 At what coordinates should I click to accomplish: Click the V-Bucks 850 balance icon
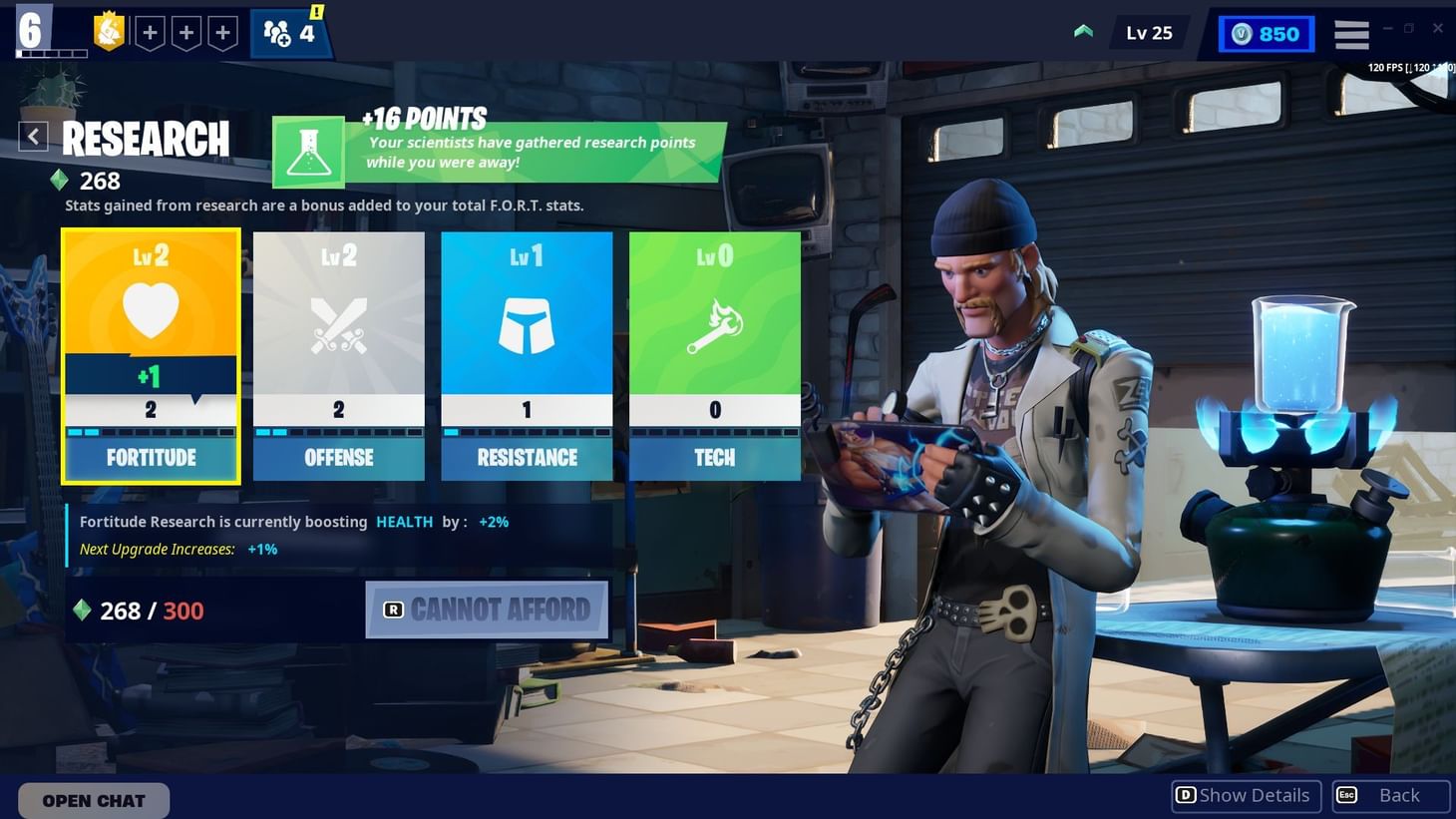coord(1240,33)
